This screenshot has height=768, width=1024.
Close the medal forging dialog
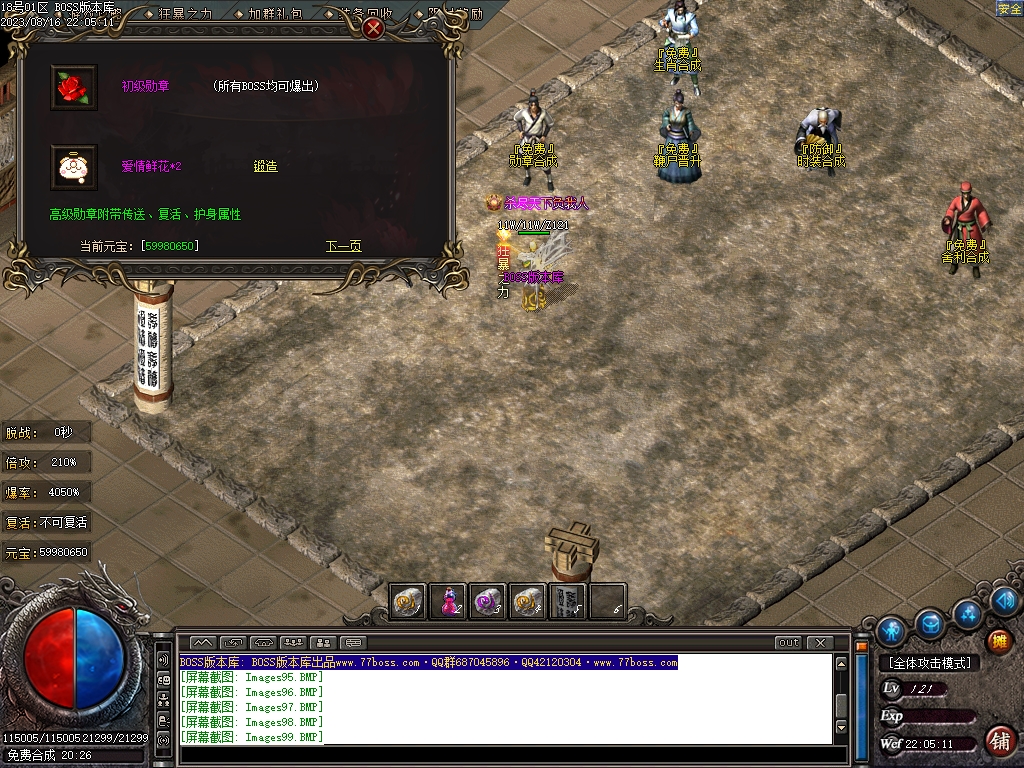click(x=373, y=28)
